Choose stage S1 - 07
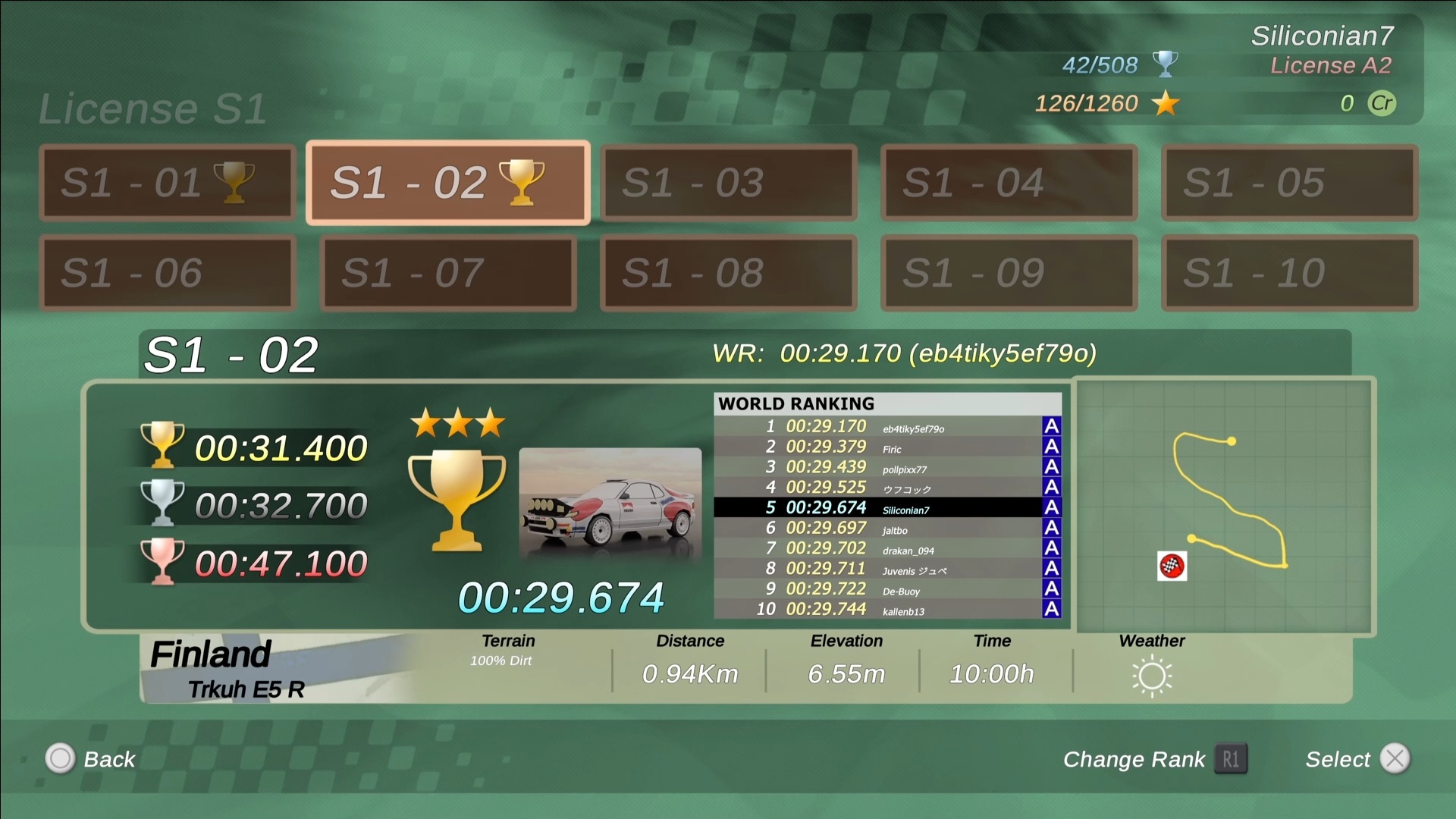Image resolution: width=1456 pixels, height=819 pixels. point(447,273)
